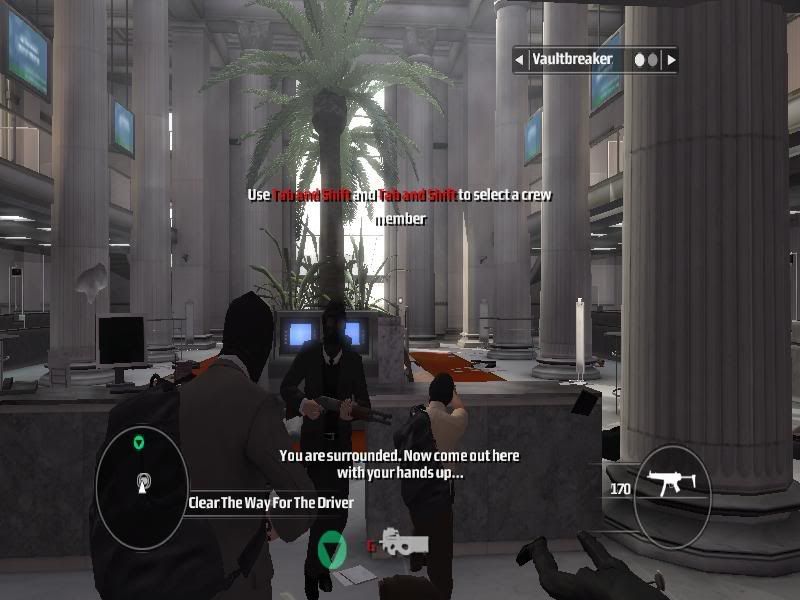
Task: Select the green triangle marker on the radar
Action: [140, 440]
